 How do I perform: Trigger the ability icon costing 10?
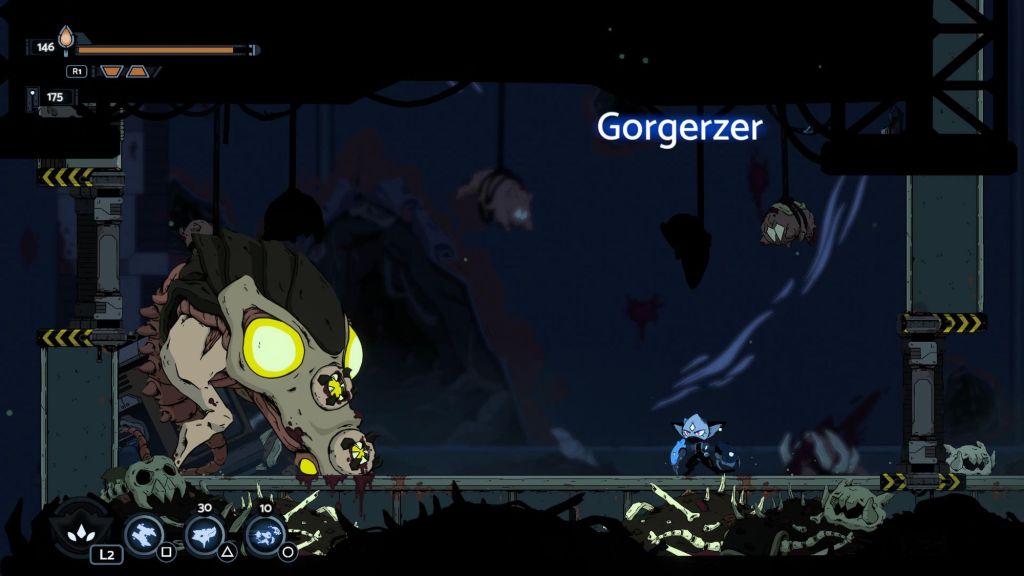coord(265,534)
